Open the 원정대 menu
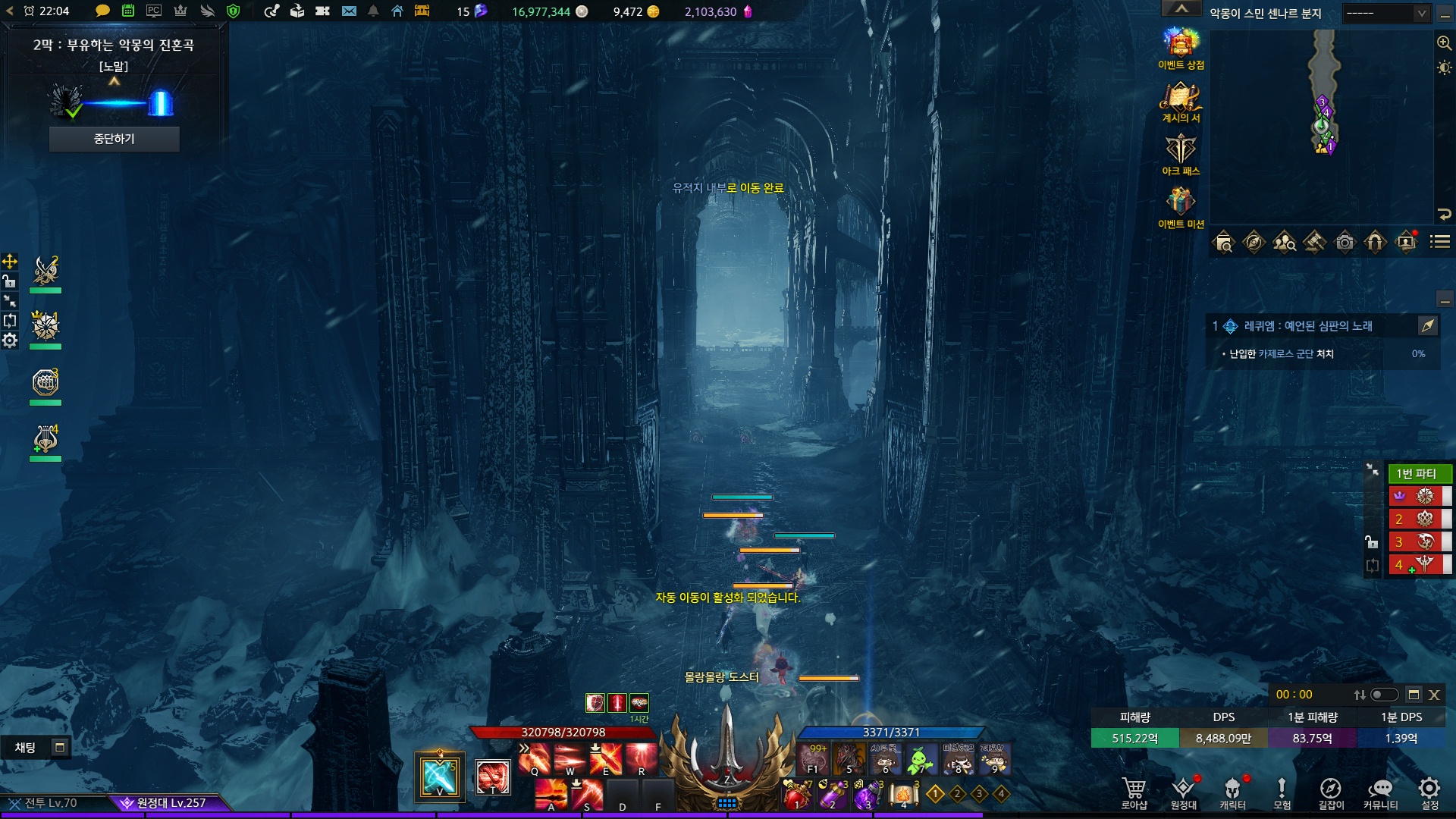The width and height of the screenshot is (1456, 819). pos(1183,792)
